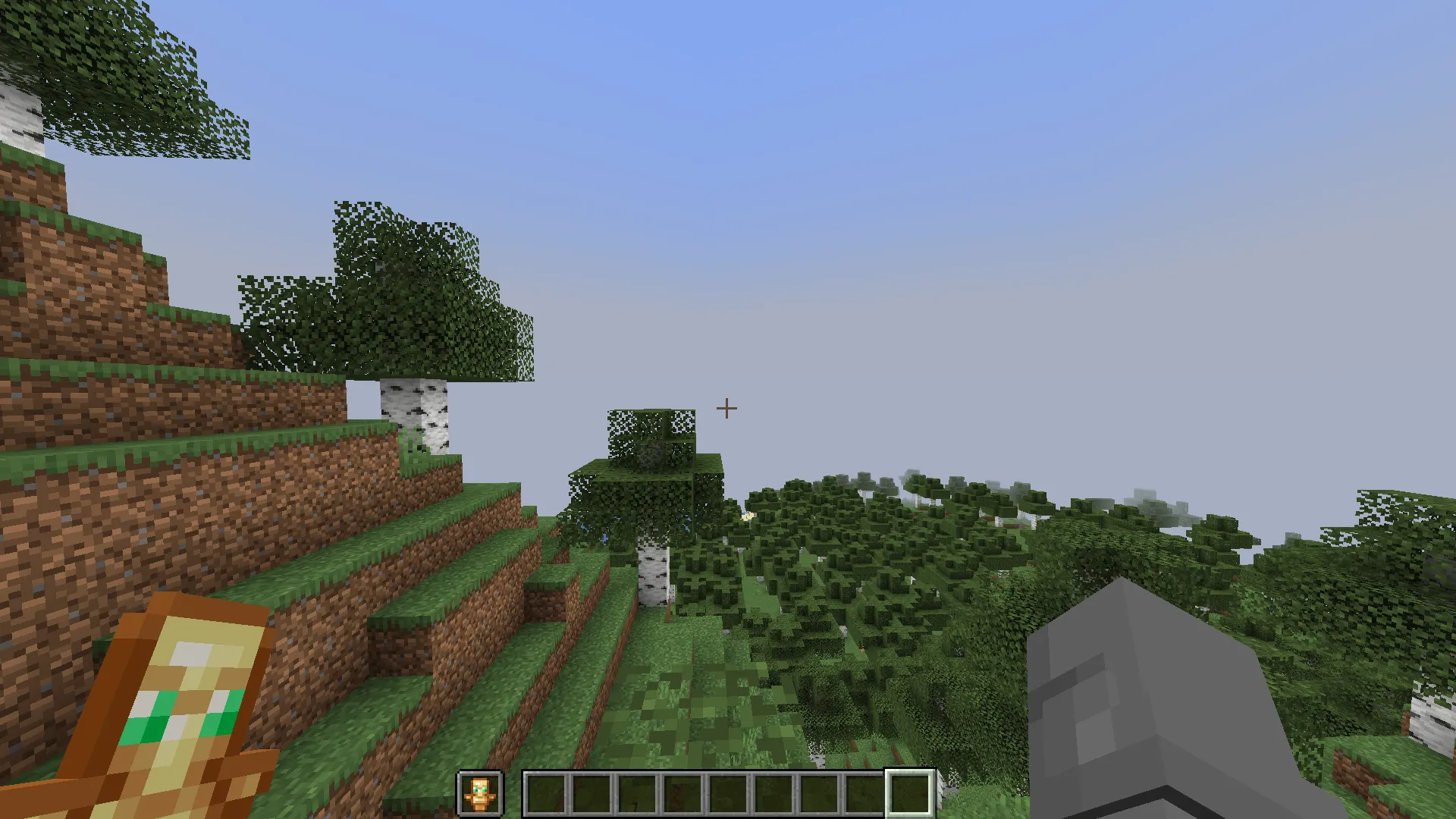The width and height of the screenshot is (1456, 819).
Task: Click the crosshair at screen center
Action: (x=726, y=409)
